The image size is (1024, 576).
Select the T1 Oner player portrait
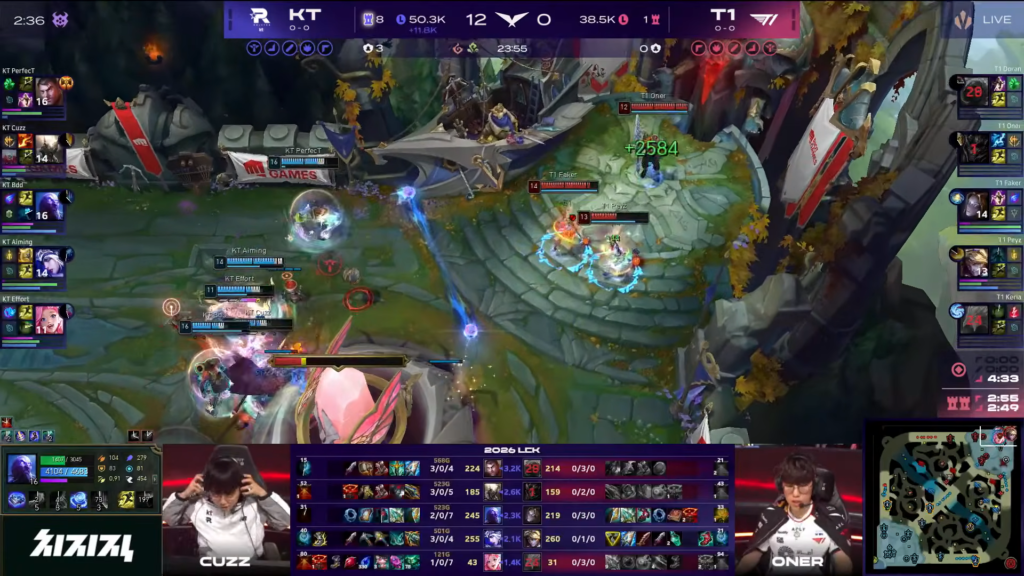point(974,148)
